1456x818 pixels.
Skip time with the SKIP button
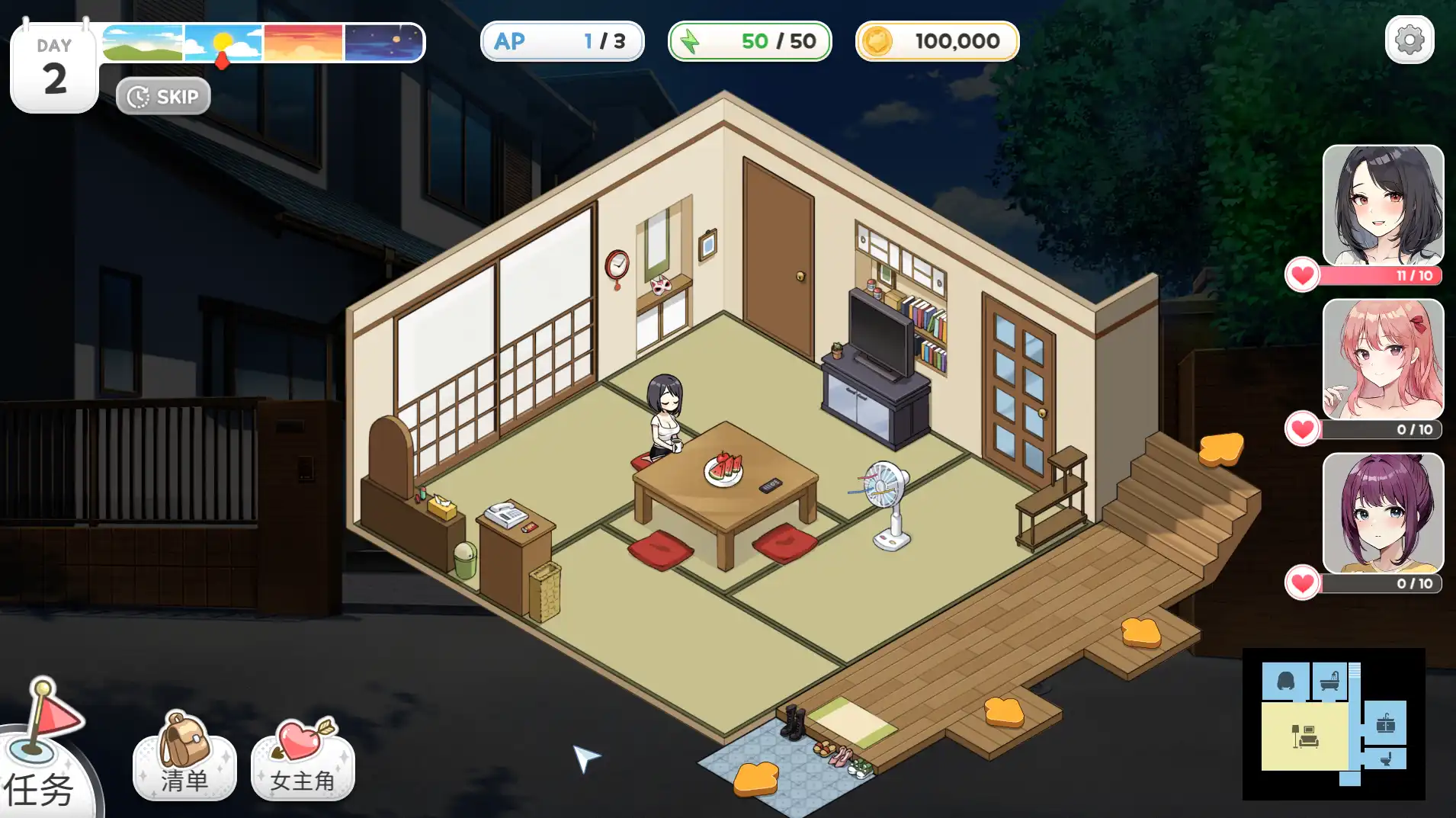163,97
